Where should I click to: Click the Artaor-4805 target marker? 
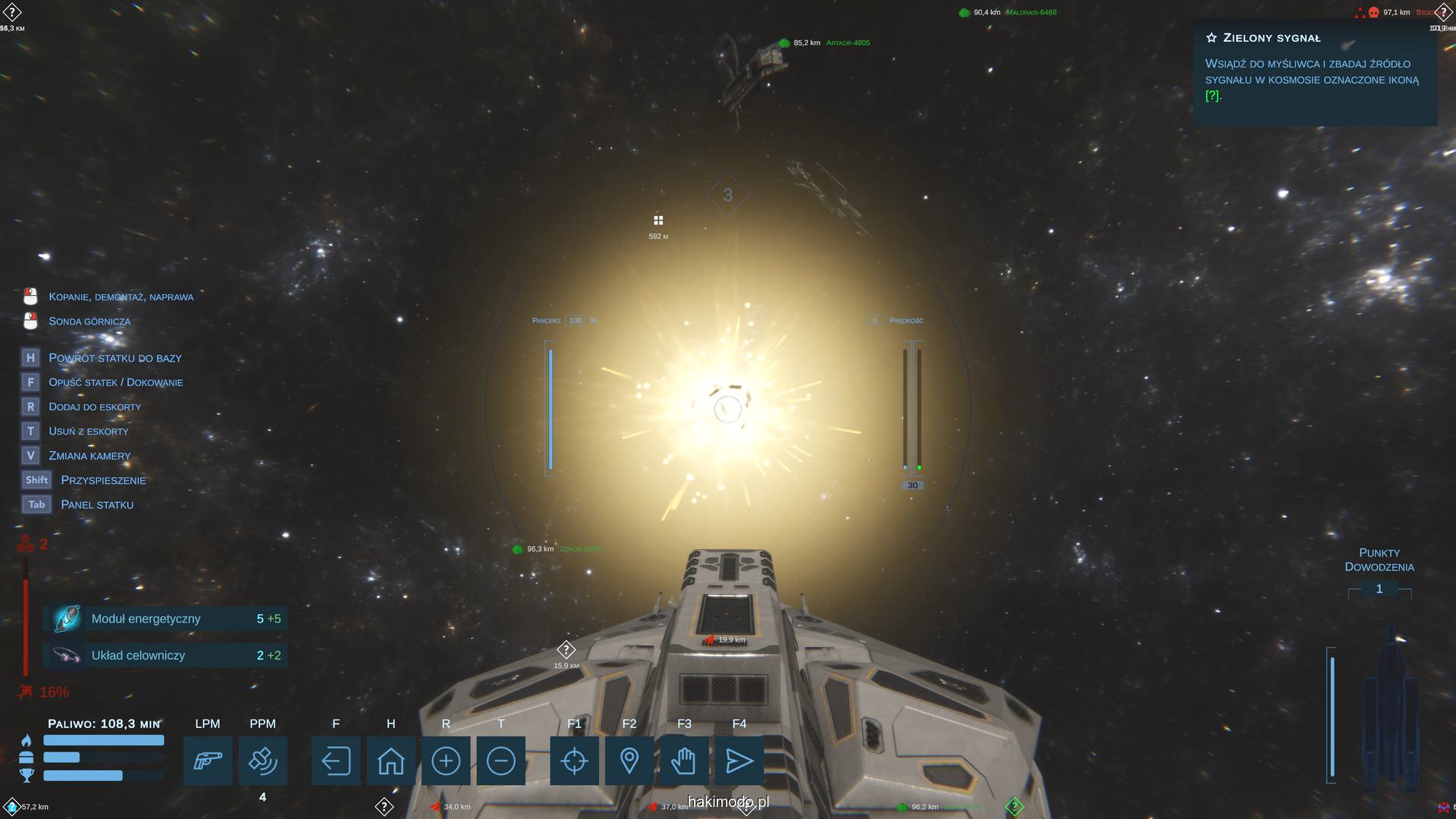[785, 43]
